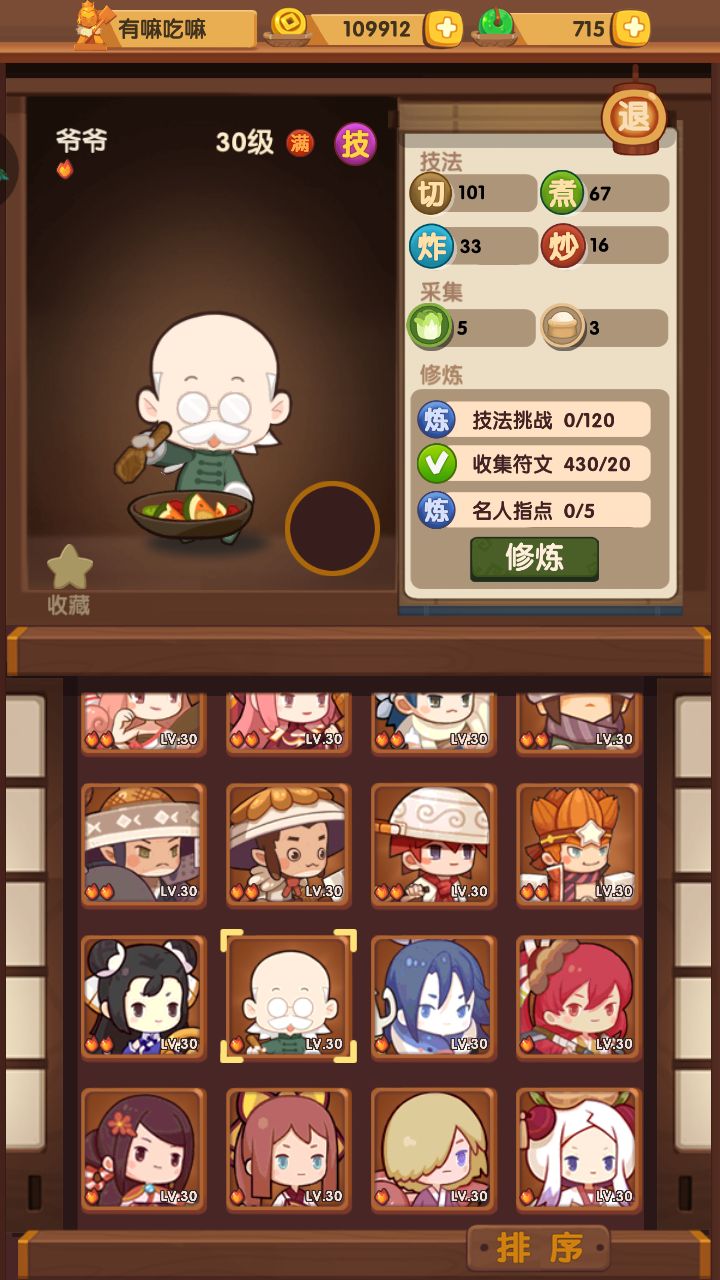
Task: Click the empty round equipment slot
Action: coord(332,528)
